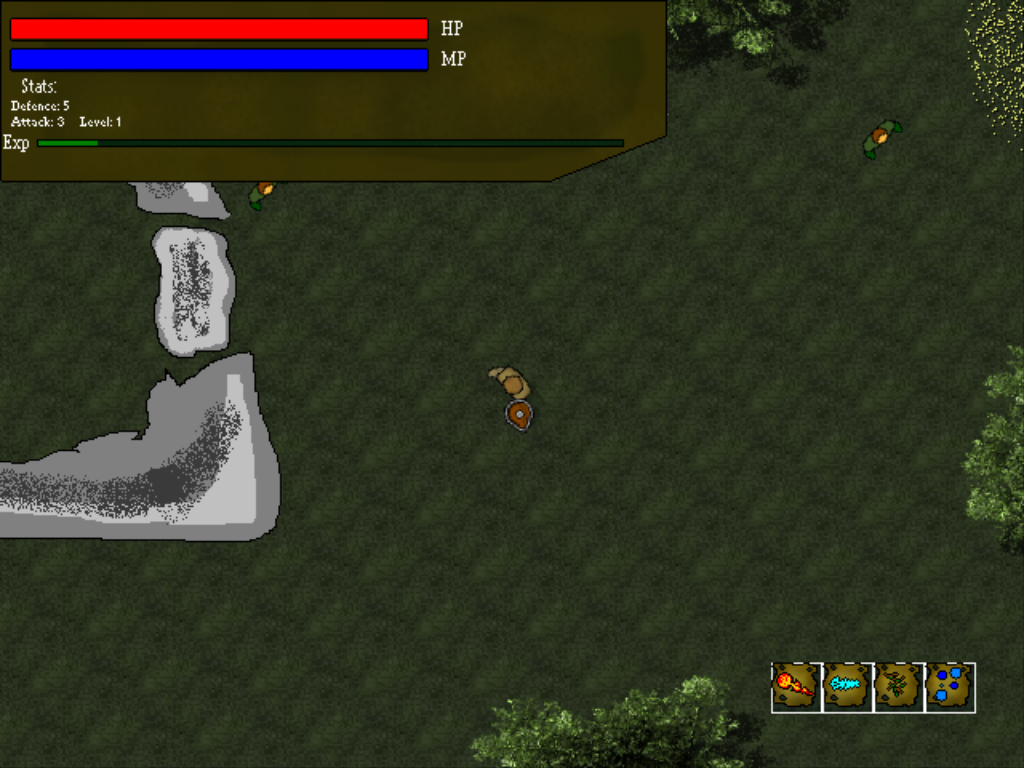1024x768 pixels.
Task: Activate the fireball spell scroll
Action: pos(796,687)
